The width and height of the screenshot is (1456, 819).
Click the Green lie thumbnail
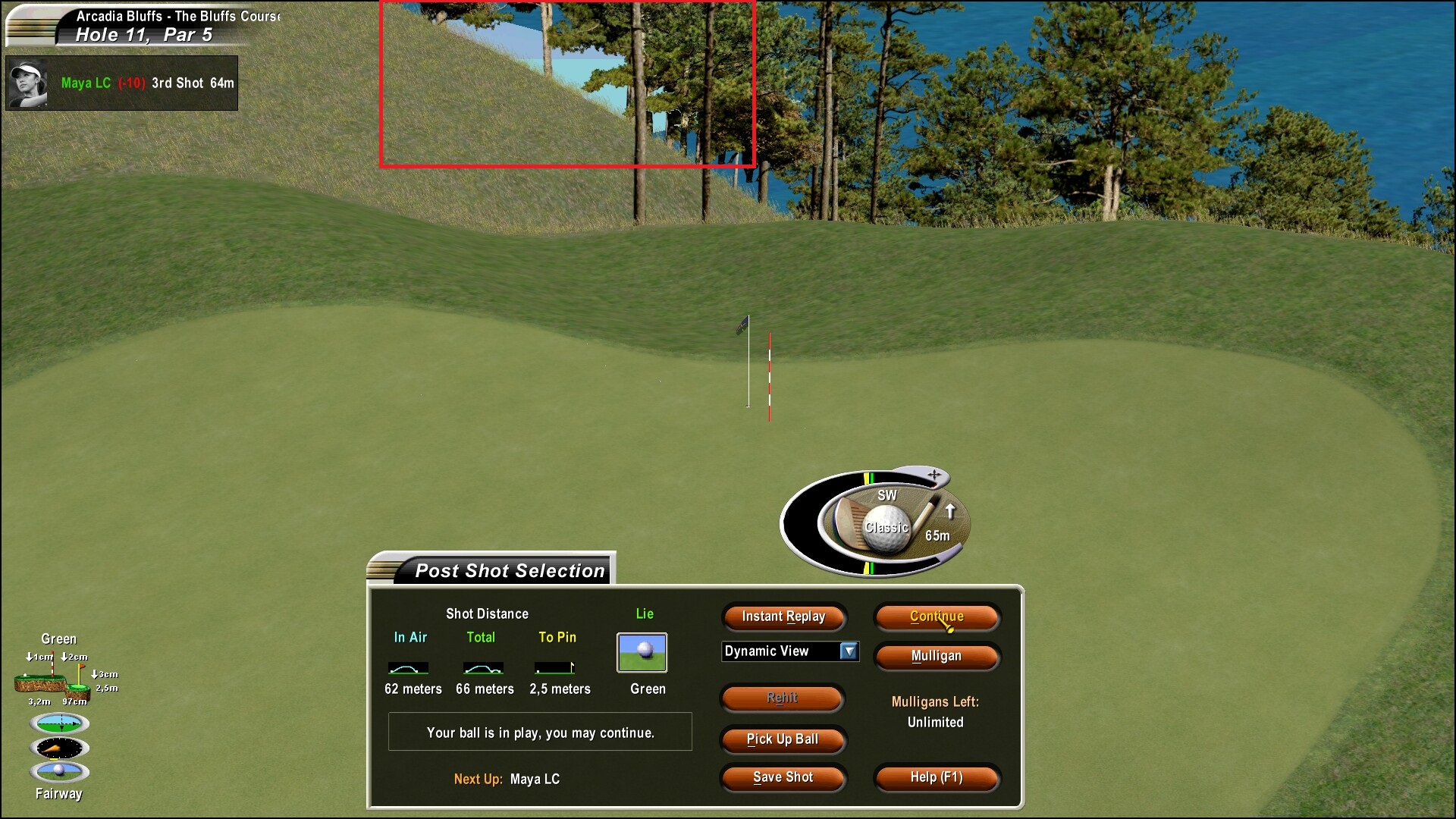[642, 653]
